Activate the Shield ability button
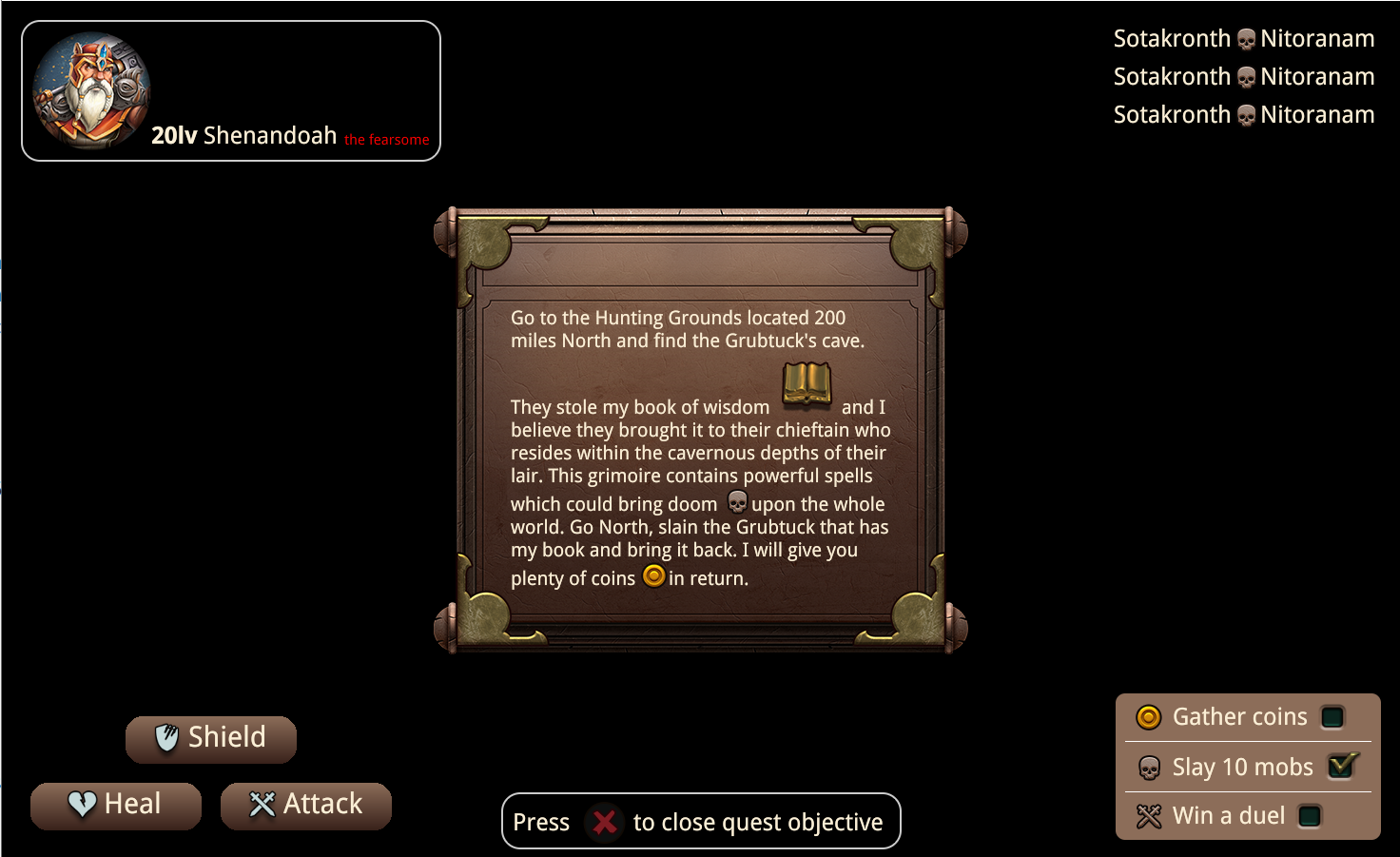Screen dimensions: 1400x857 coord(211,738)
